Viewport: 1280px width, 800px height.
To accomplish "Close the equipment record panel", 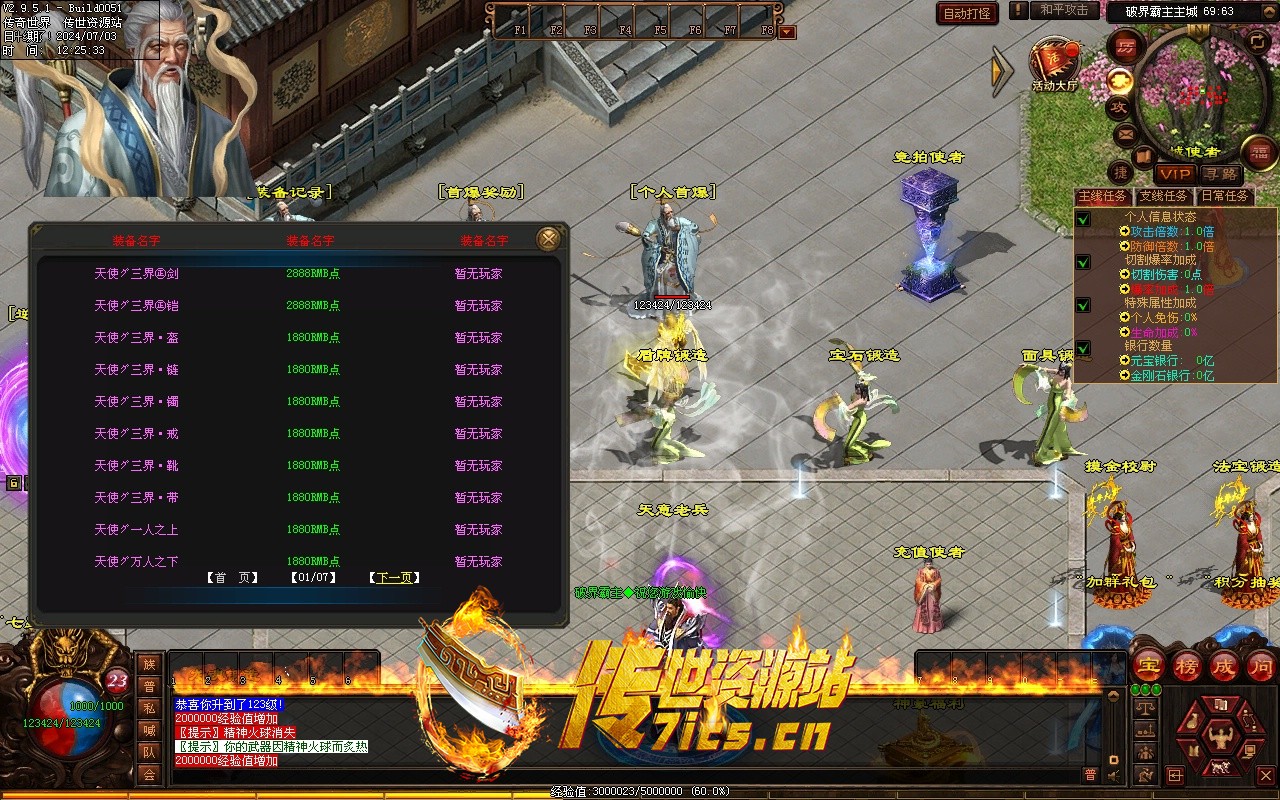I will coord(548,239).
